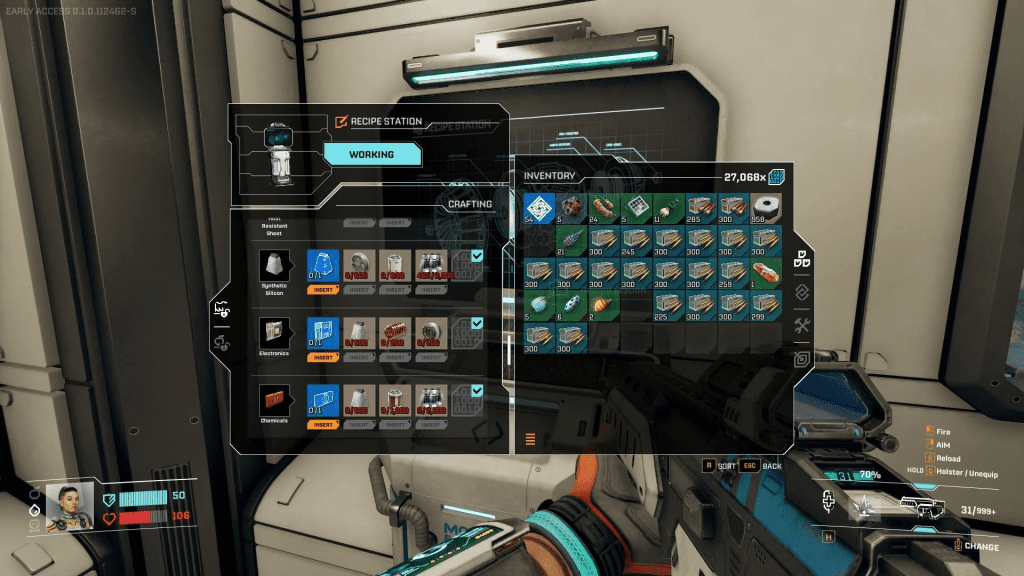Open the inventory sort menu icon
Image resolution: width=1024 pixels, height=576 pixels.
pos(530,438)
